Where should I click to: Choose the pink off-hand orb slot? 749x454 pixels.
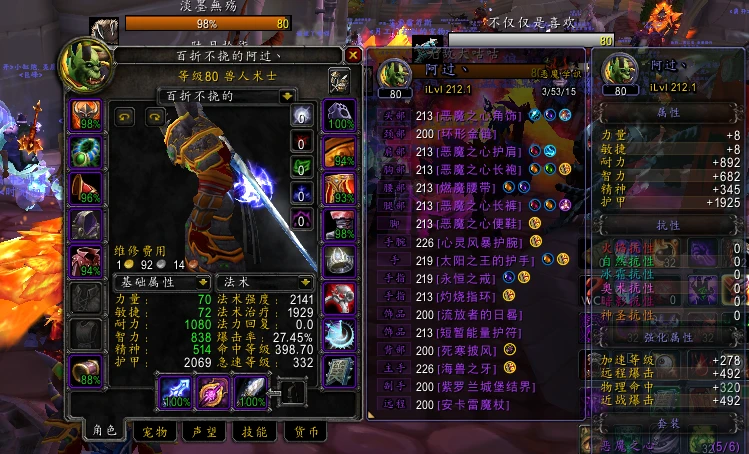pos(211,391)
